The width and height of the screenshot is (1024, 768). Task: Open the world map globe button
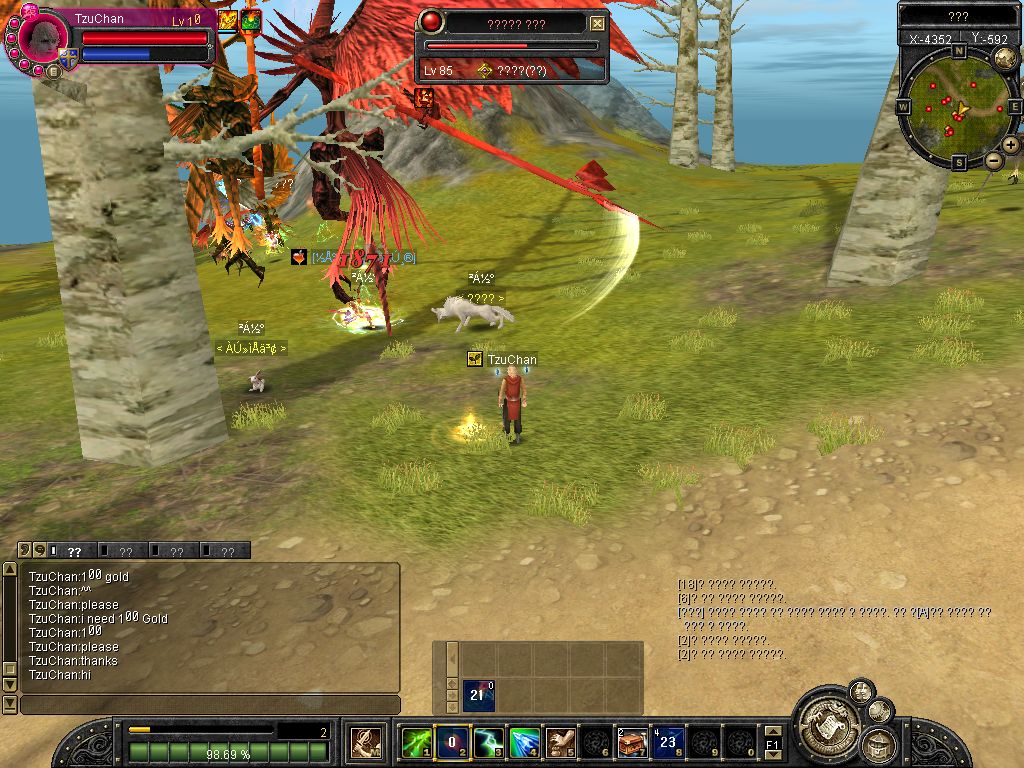point(1005,57)
